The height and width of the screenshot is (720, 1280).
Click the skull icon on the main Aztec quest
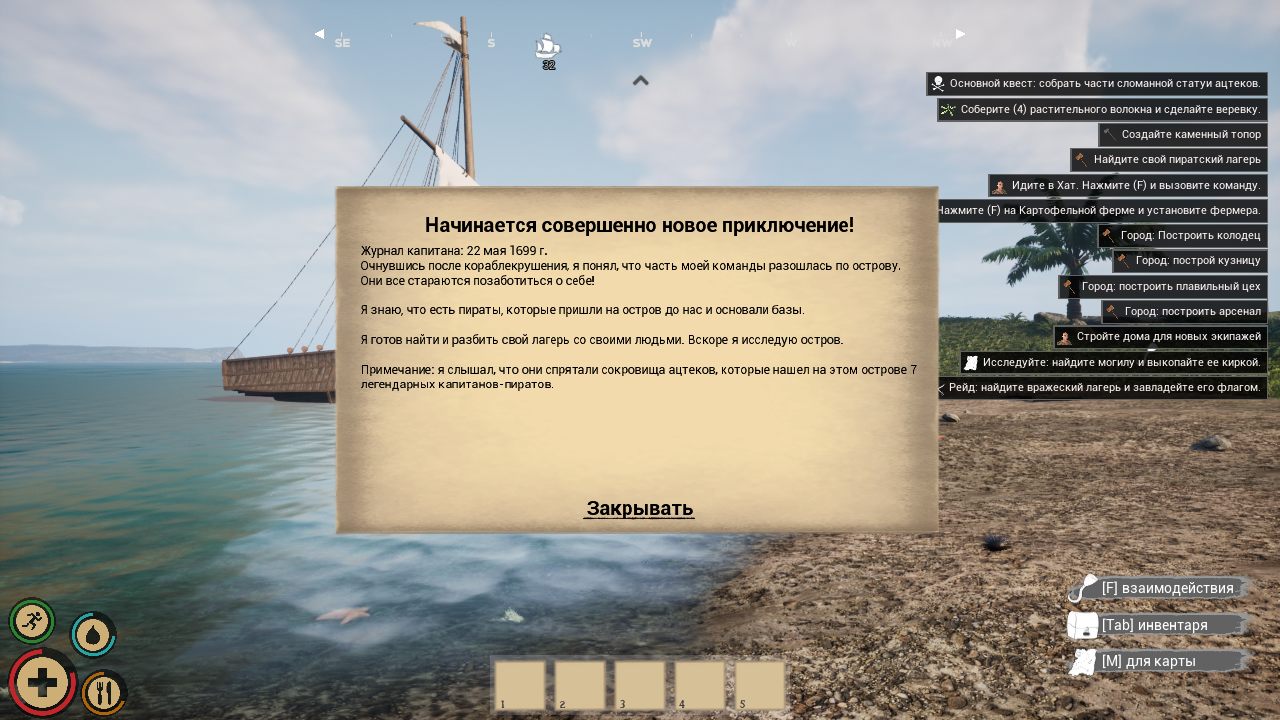point(938,84)
